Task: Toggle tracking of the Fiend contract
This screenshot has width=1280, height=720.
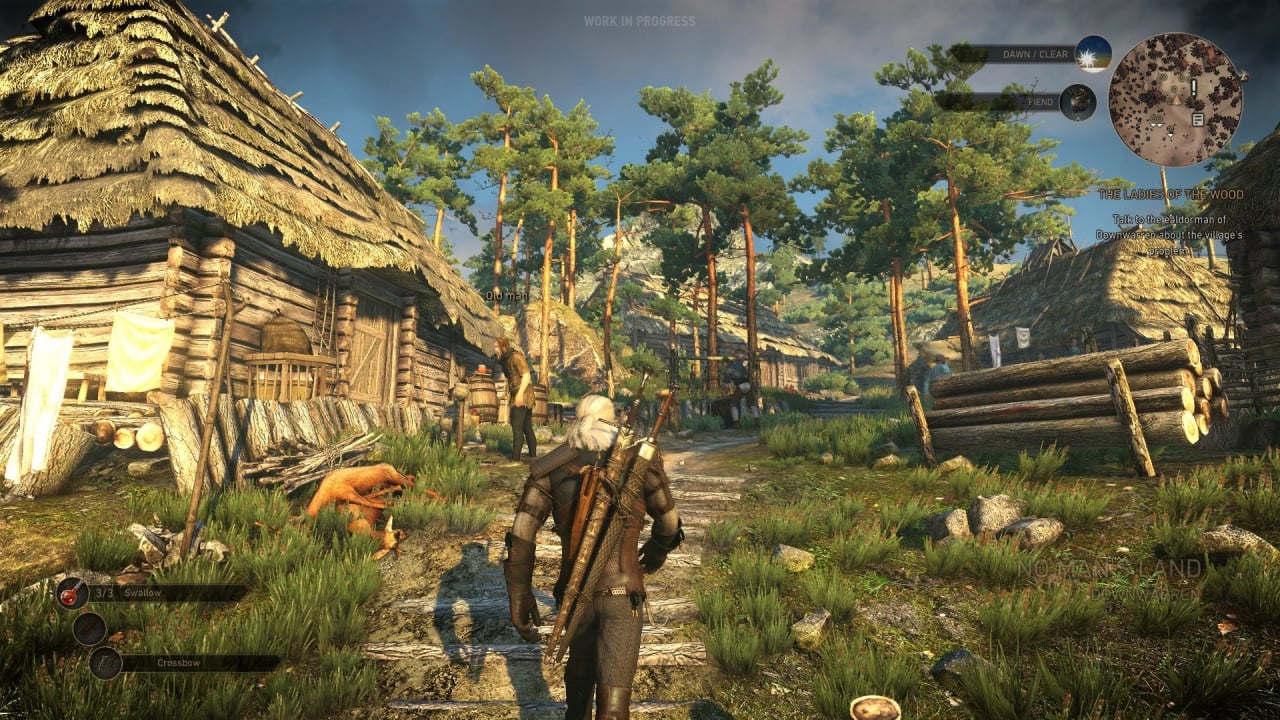Action: pos(1042,101)
